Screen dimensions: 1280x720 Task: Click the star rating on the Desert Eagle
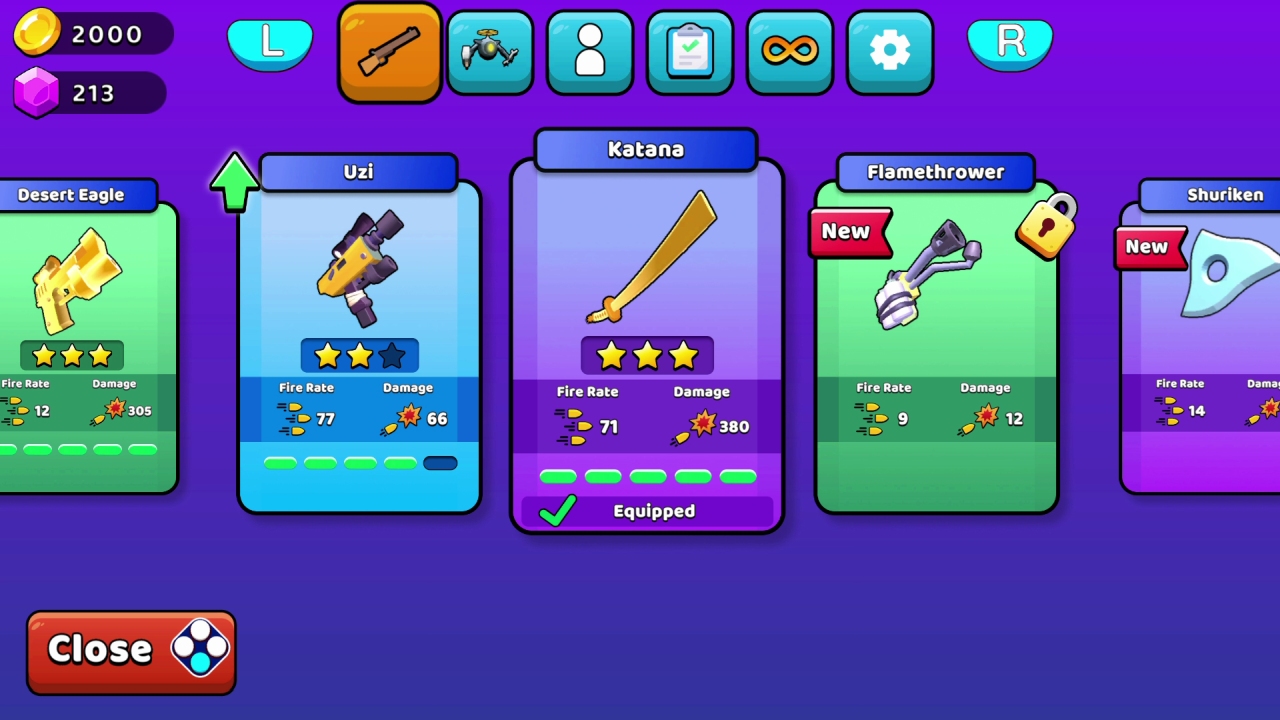(x=71, y=356)
